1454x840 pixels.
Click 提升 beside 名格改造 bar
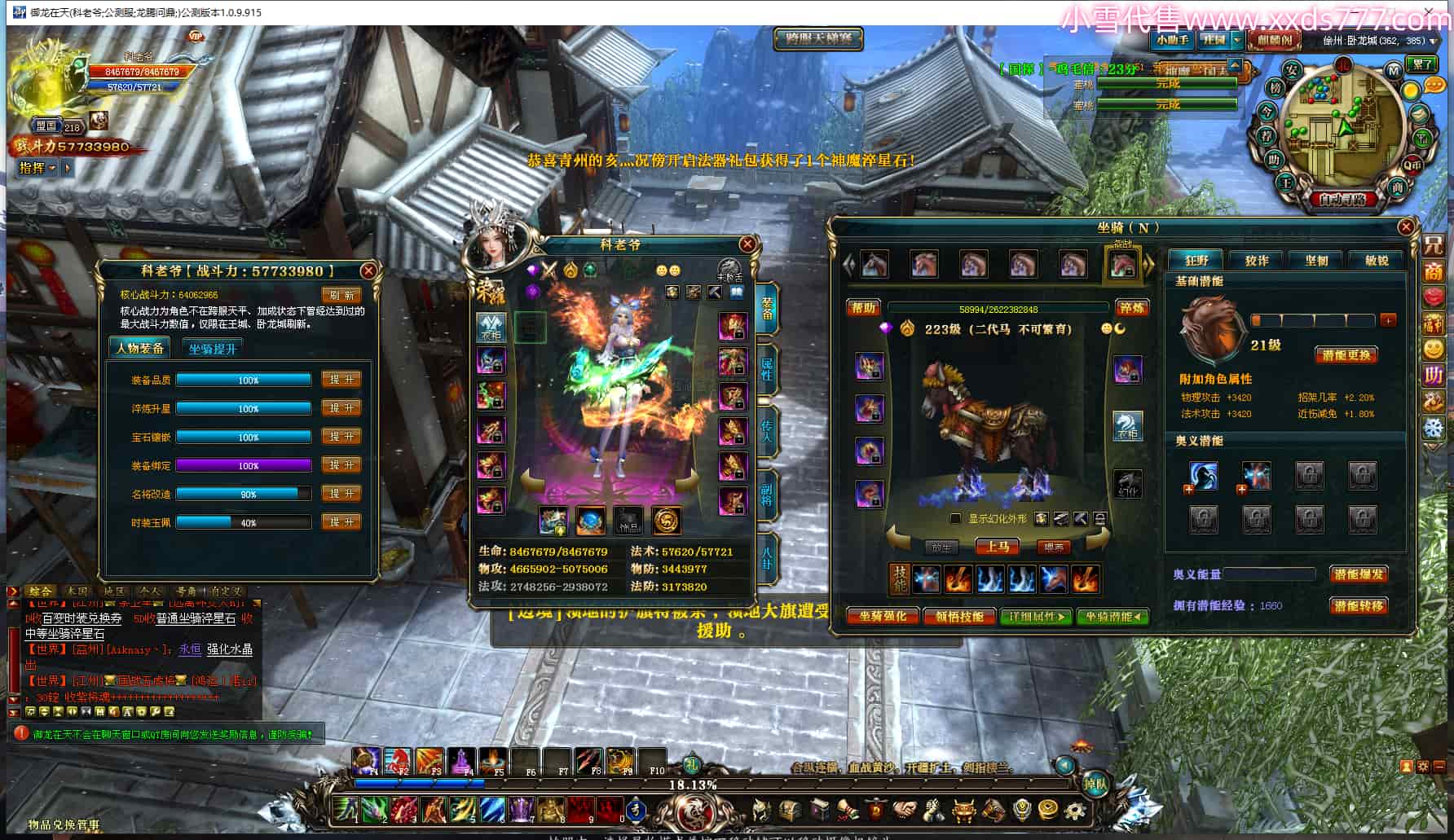click(x=341, y=494)
